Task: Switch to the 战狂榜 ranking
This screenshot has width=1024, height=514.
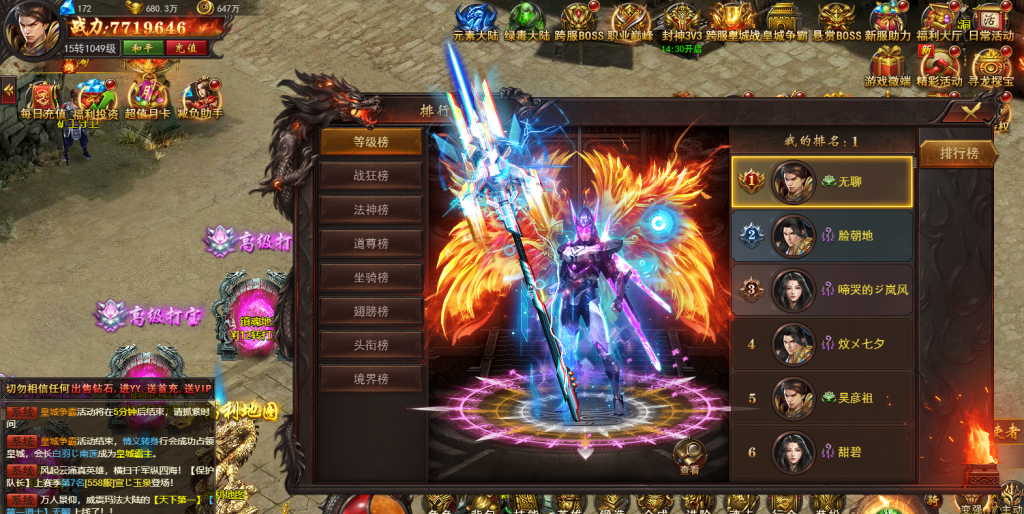Action: [370, 176]
